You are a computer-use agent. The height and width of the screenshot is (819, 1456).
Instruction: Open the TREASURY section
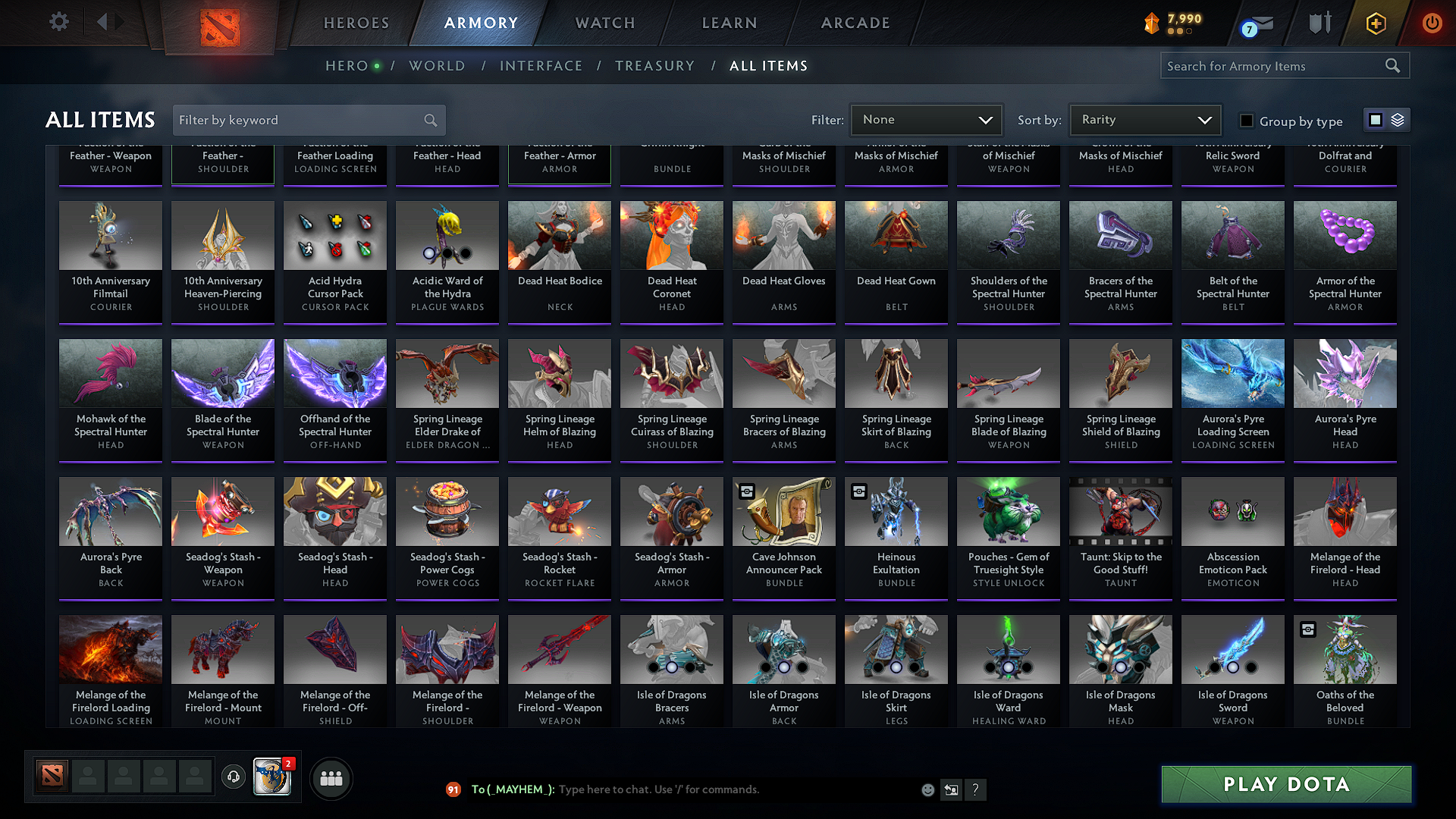point(655,65)
